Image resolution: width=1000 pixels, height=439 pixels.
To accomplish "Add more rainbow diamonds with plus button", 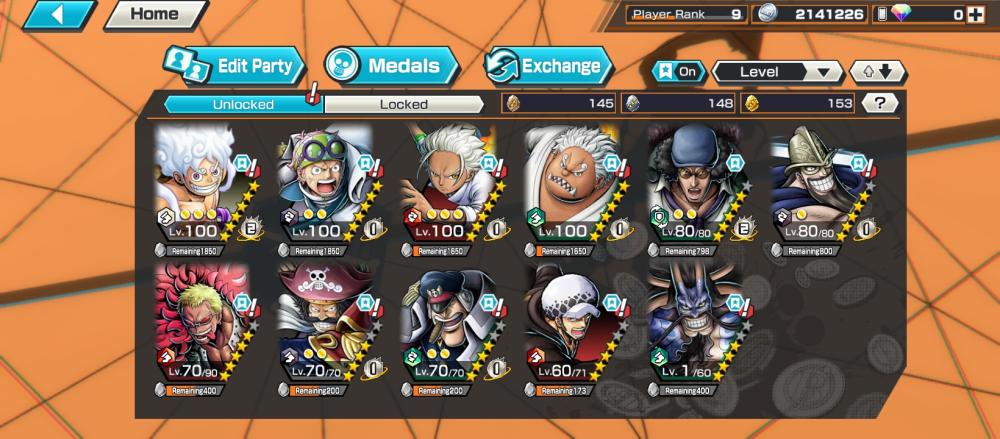I will pyautogui.click(x=985, y=15).
